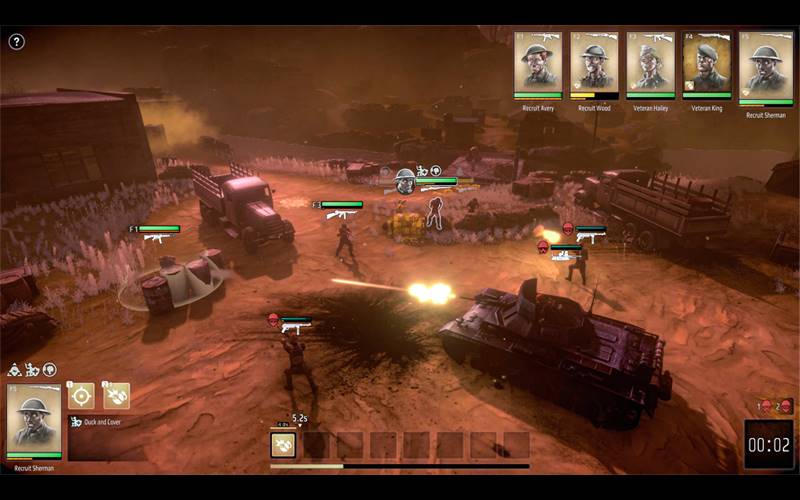
Task: Pick Recruit Sherman's card in the squad row
Action: (x=766, y=68)
